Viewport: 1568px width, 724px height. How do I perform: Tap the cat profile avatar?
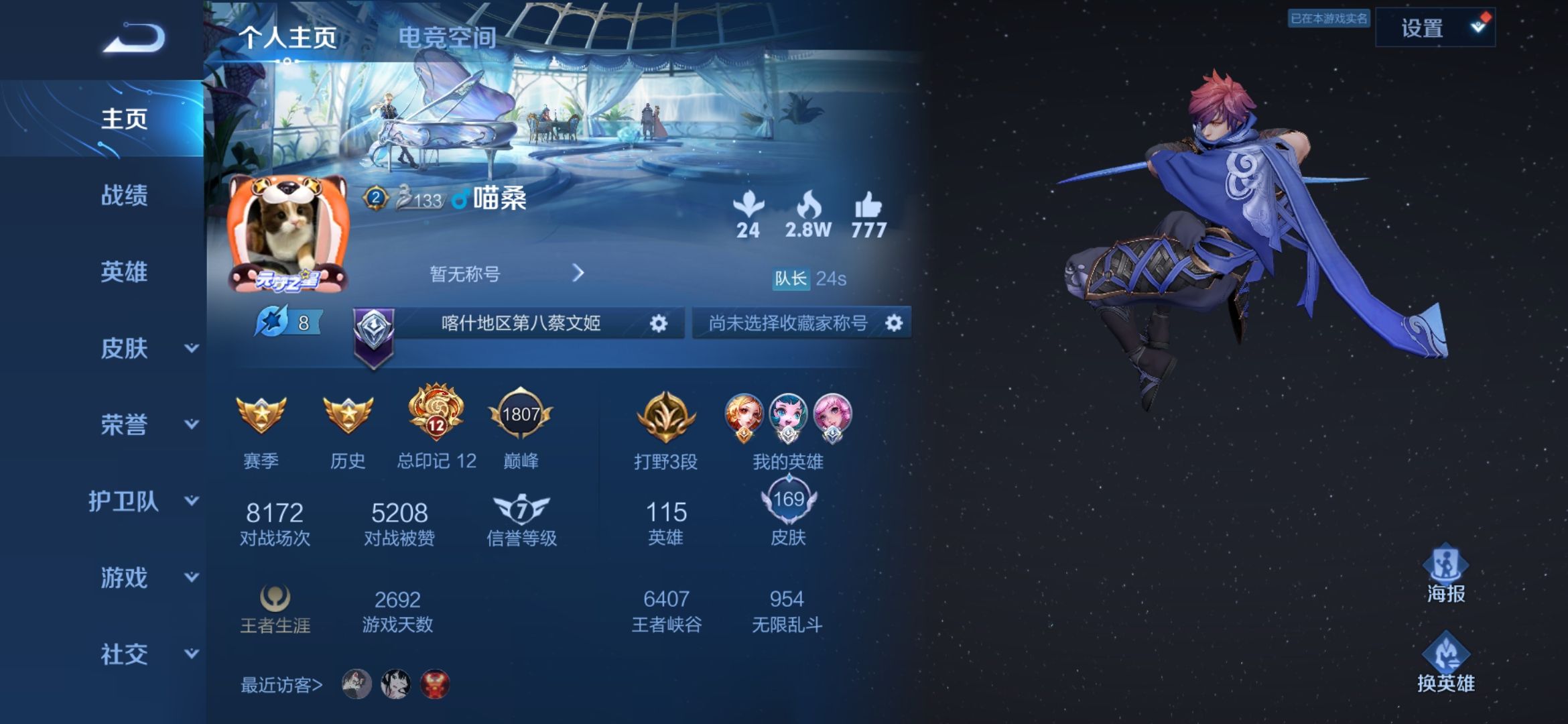point(288,233)
